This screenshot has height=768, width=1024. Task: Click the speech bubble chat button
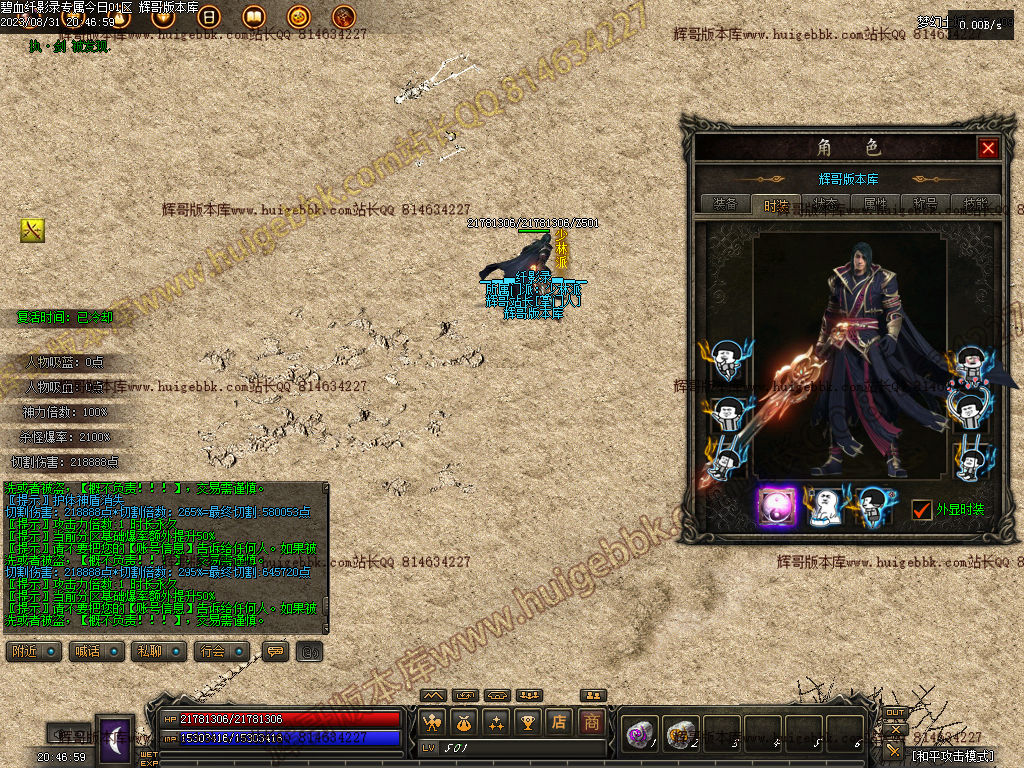[275, 651]
